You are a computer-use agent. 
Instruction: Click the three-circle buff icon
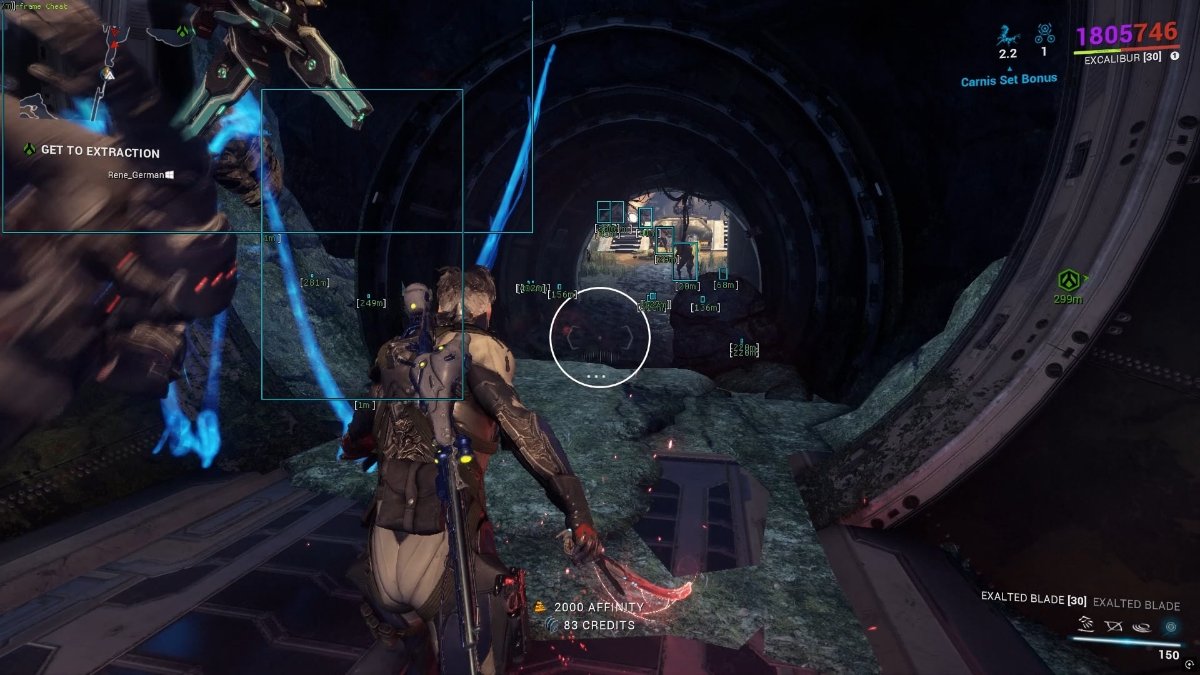tap(1044, 34)
